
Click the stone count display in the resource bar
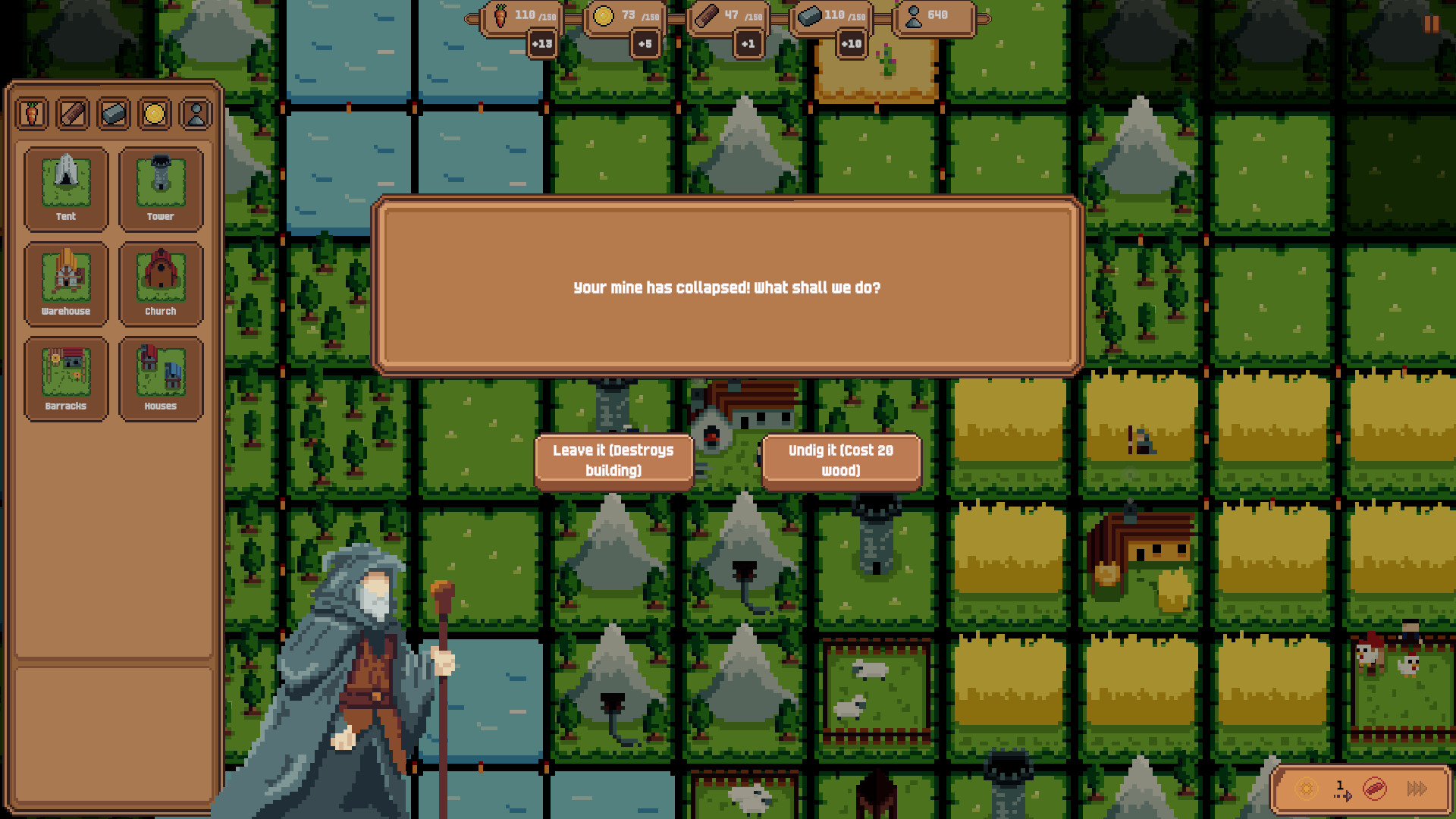coord(834,14)
